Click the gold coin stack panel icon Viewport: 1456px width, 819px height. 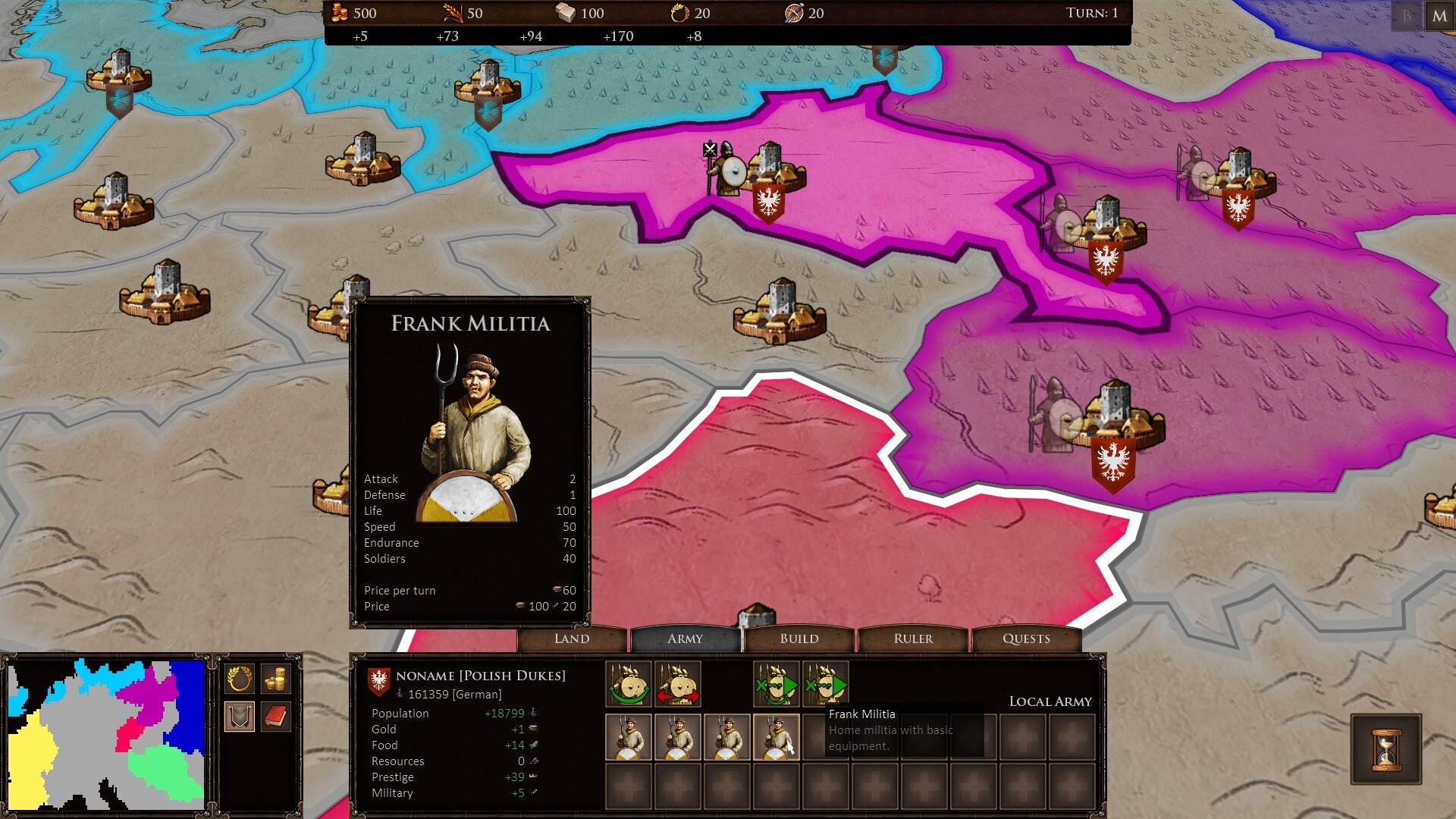pos(275,679)
